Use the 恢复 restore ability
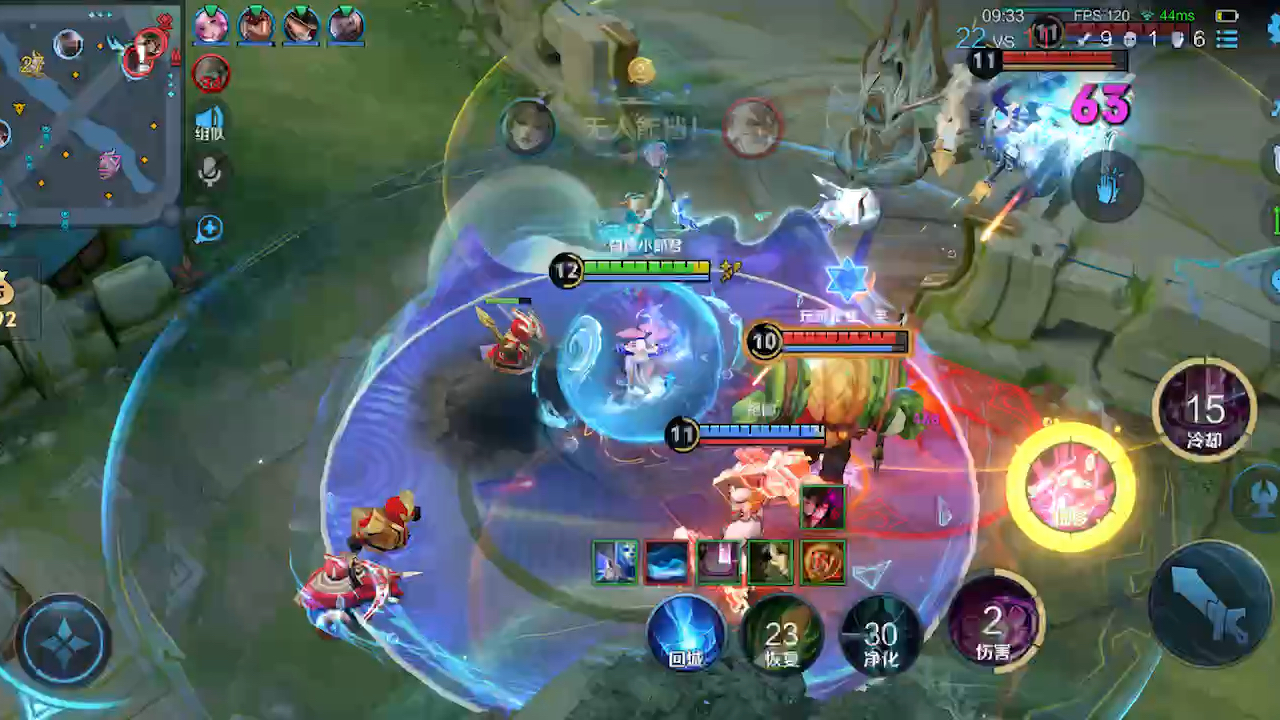Viewport: 1280px width, 720px height. [x=782, y=634]
